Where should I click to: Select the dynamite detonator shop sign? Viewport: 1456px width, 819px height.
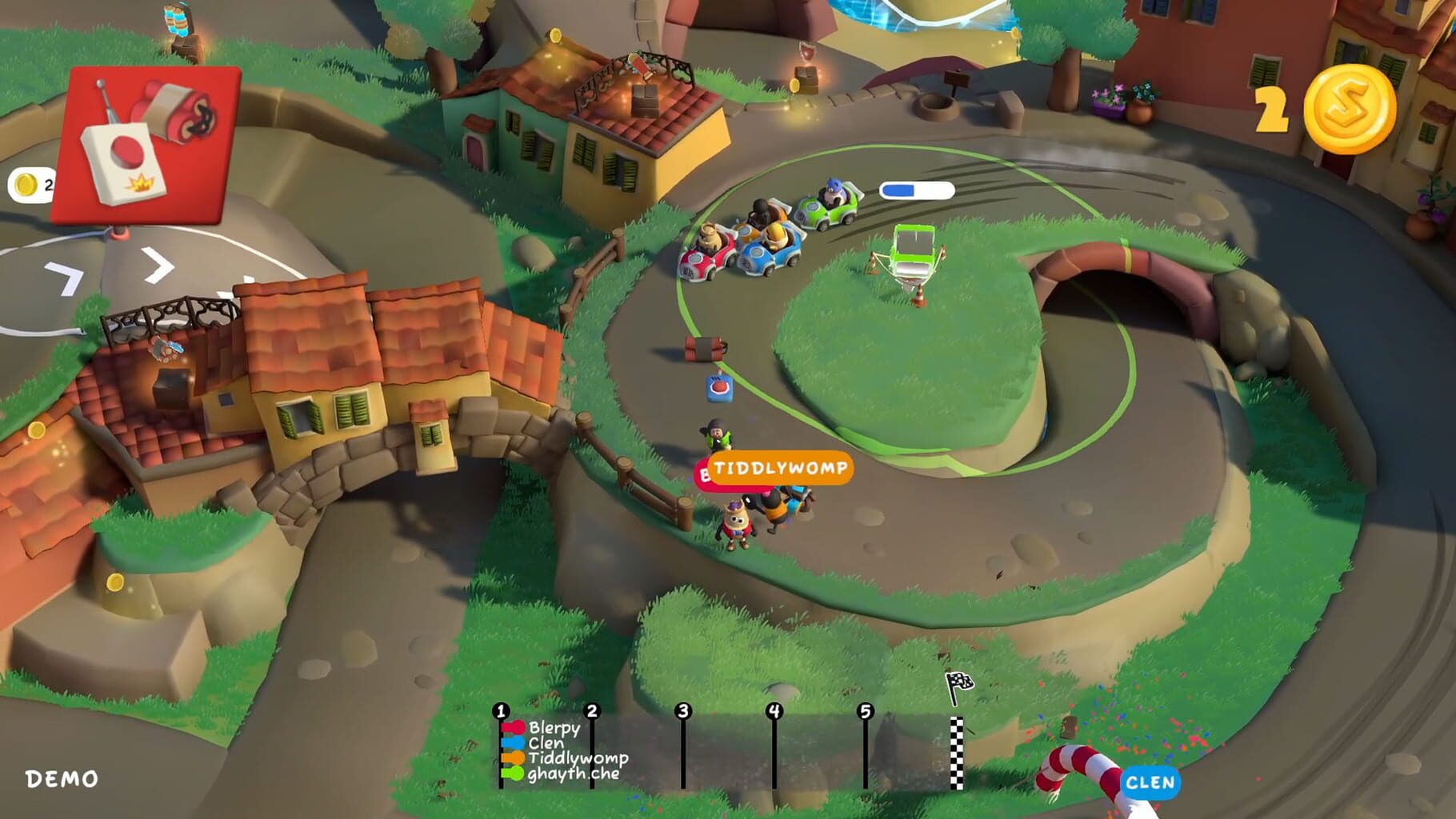pyautogui.click(x=148, y=144)
